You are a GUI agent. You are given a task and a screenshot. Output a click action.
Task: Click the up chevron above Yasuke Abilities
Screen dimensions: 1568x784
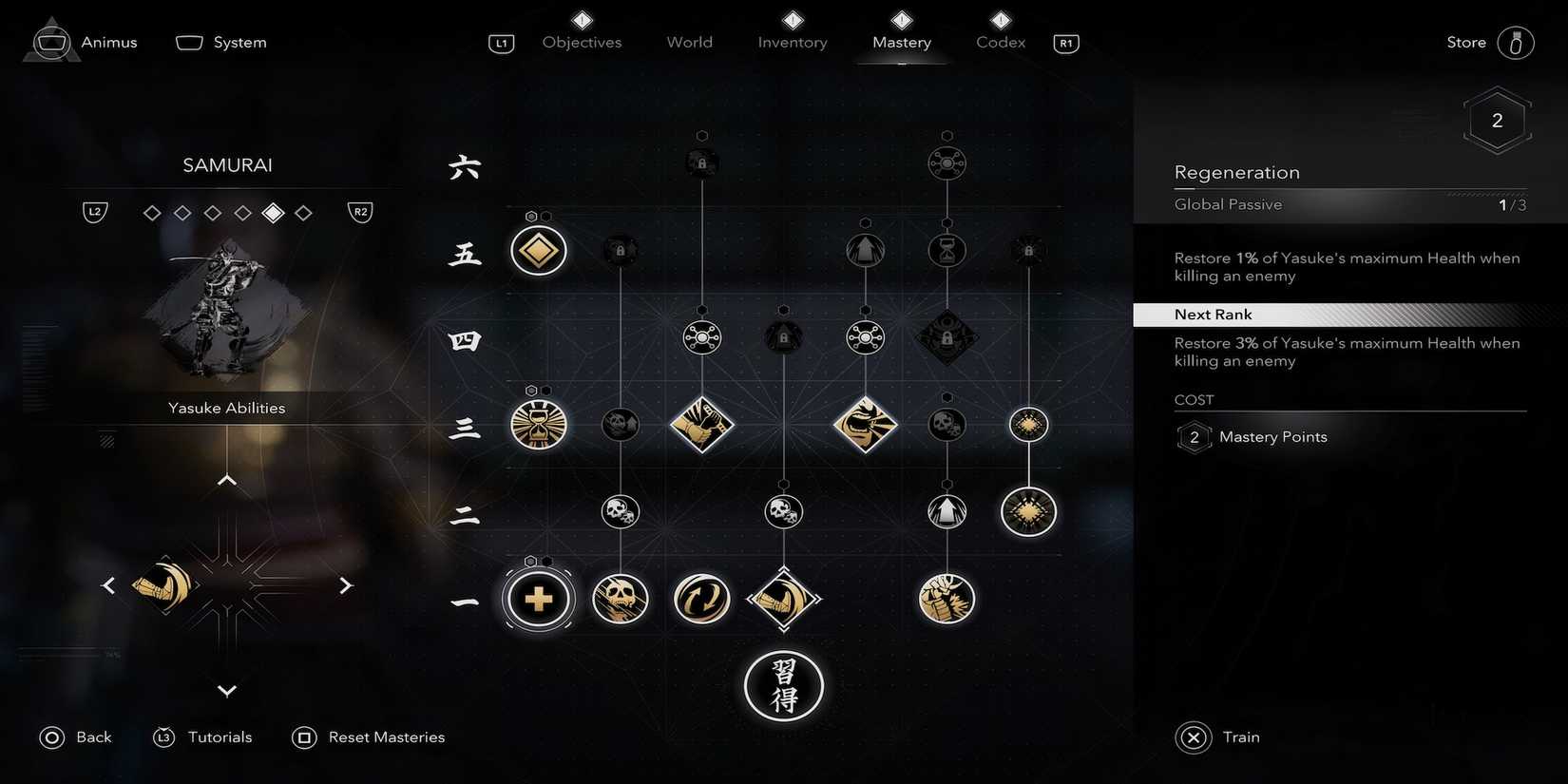[226, 480]
